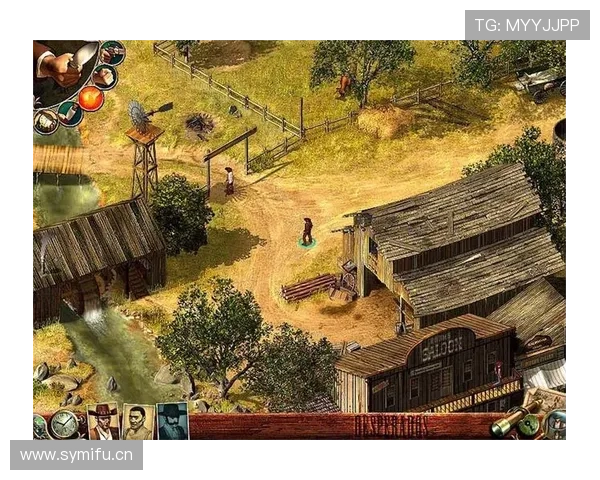Screen dimensions: 600x480
Task: Select the dark hat bearded character portrait
Action: (x=172, y=421)
